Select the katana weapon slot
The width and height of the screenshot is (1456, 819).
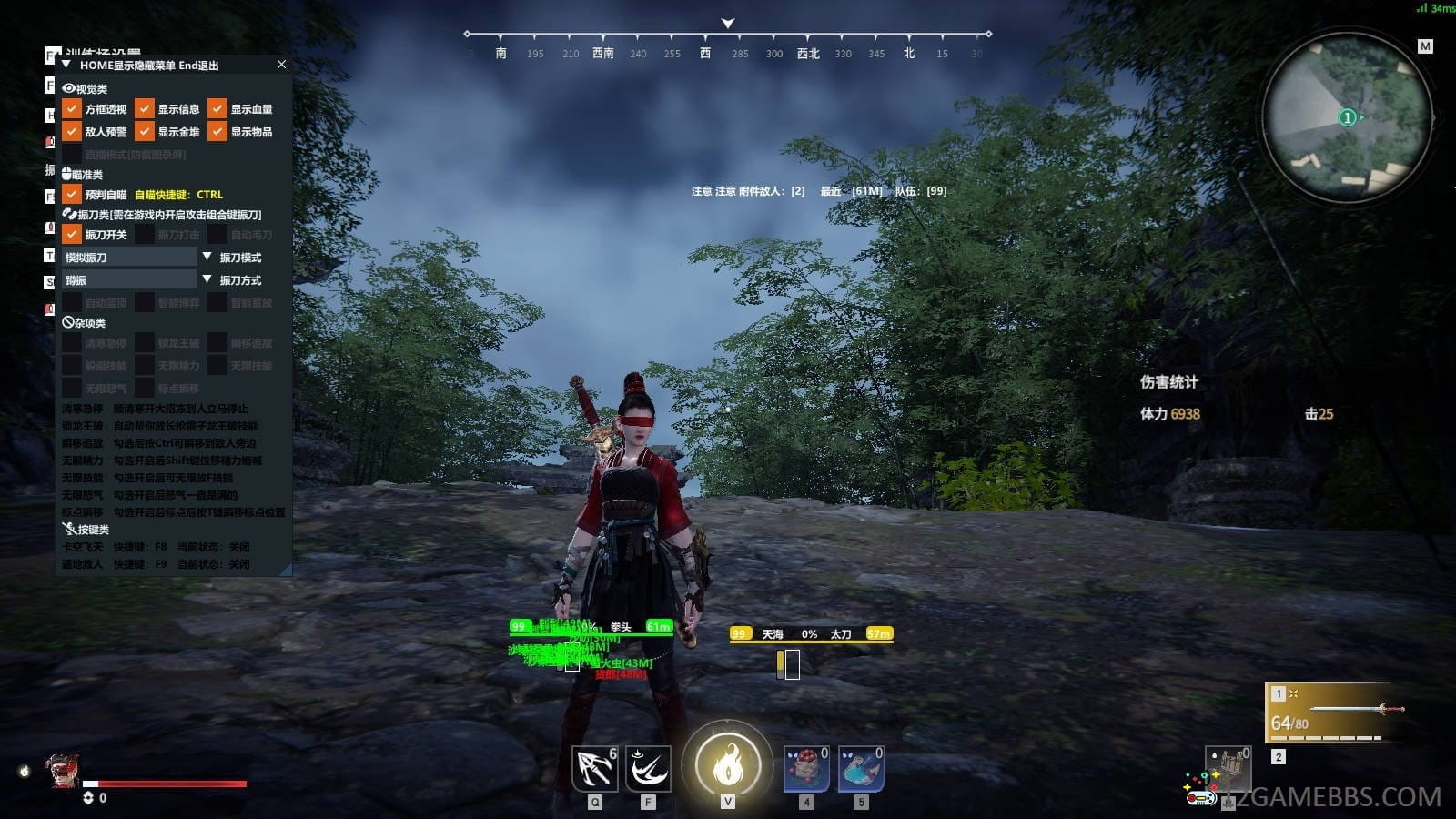1331,711
